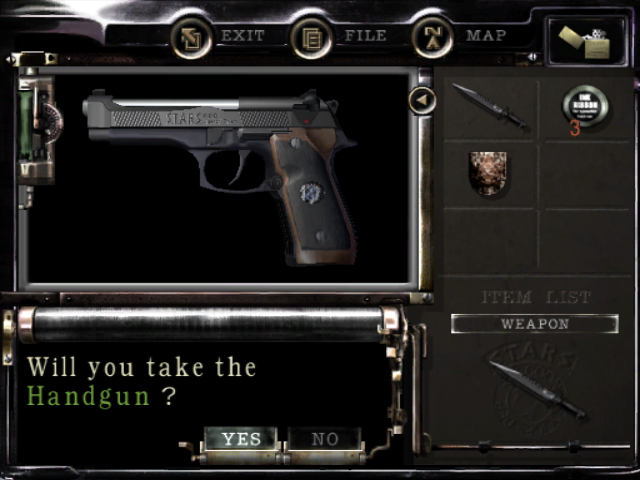The height and width of the screenshot is (480, 640).
Task: Choose NO to decline the Handgun
Action: point(324,439)
